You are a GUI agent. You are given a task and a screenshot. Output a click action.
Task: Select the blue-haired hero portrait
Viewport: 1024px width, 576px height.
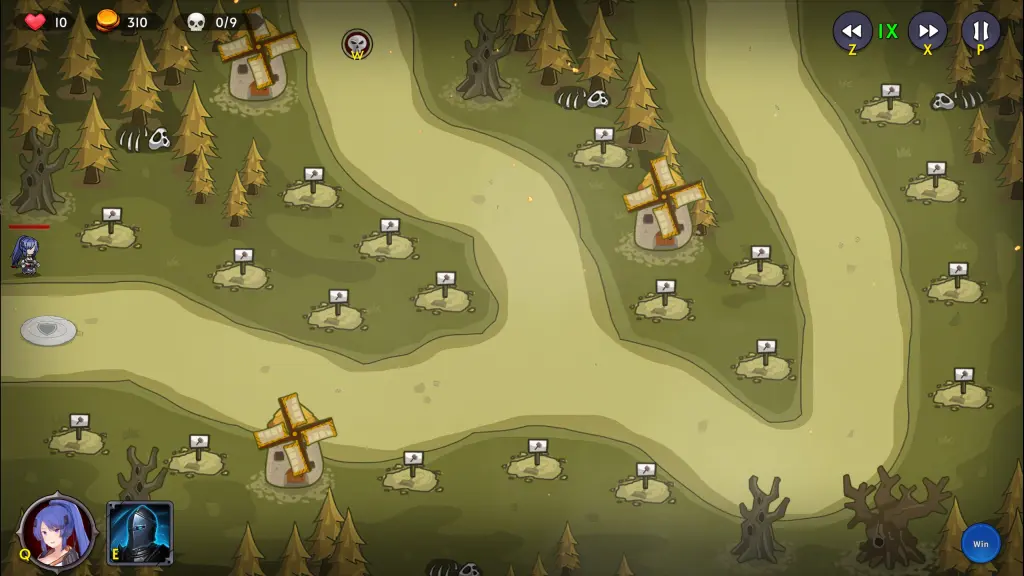59,531
